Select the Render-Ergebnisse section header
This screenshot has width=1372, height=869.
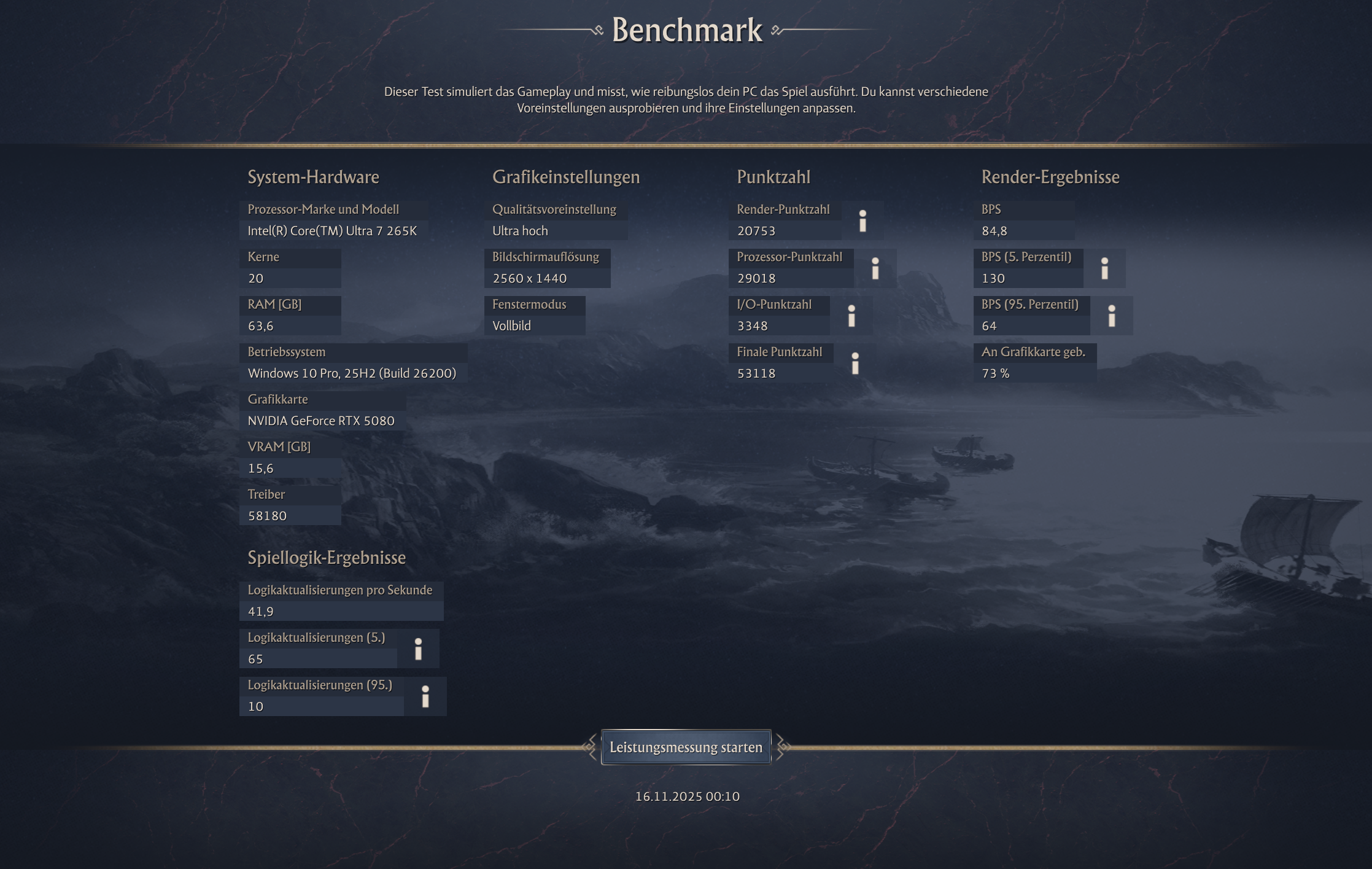click(1050, 177)
